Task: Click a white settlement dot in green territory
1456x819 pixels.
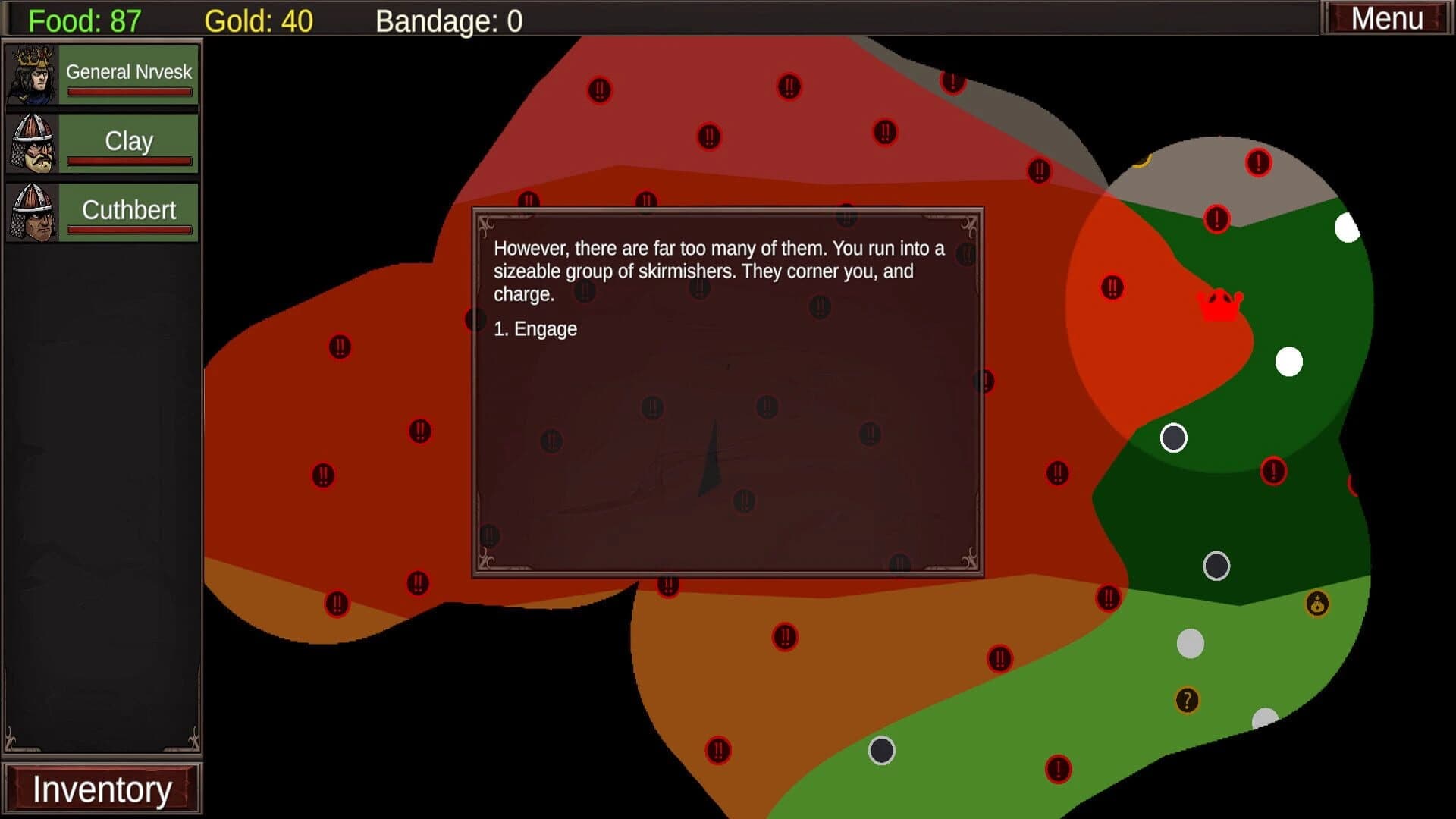Action: 1289,362
